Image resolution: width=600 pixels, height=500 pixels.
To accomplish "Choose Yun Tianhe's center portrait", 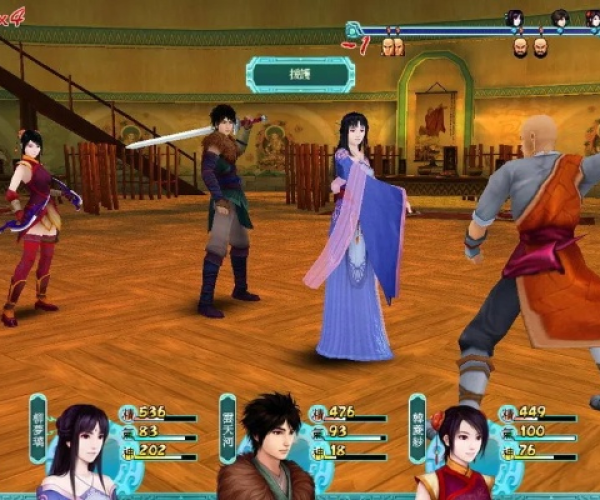I will tap(267, 450).
